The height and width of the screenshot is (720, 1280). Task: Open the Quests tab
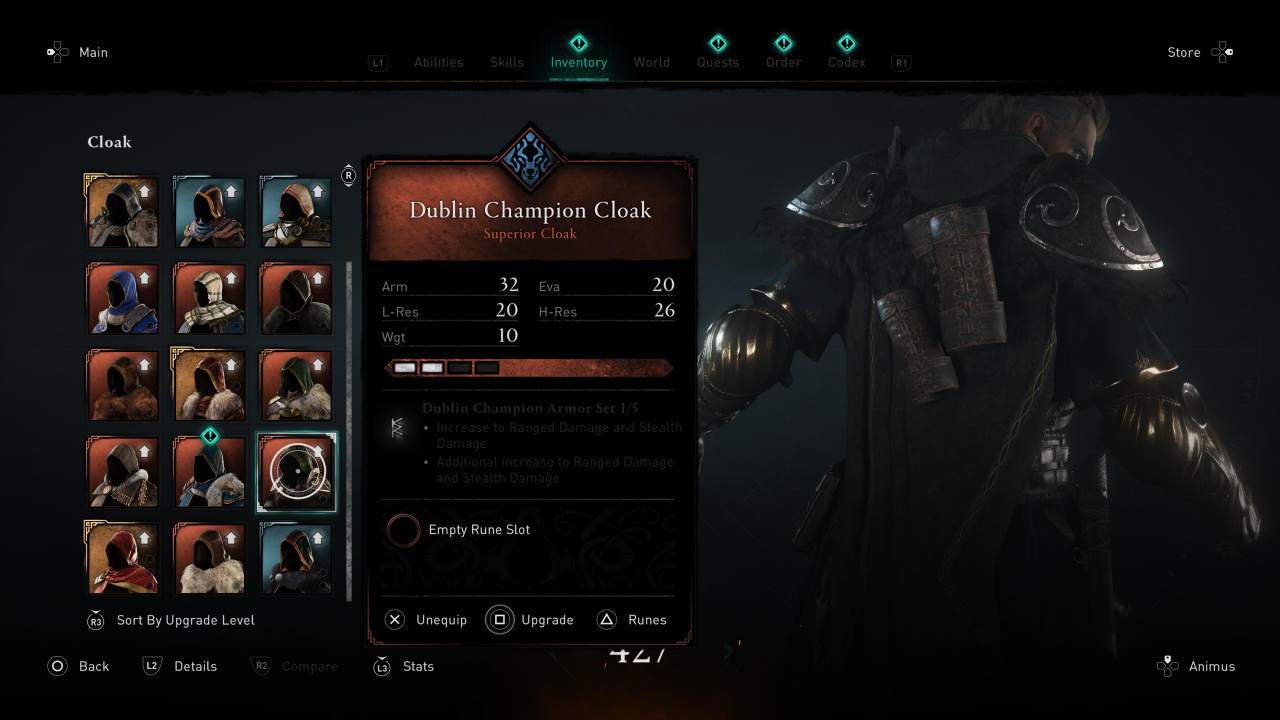[718, 62]
